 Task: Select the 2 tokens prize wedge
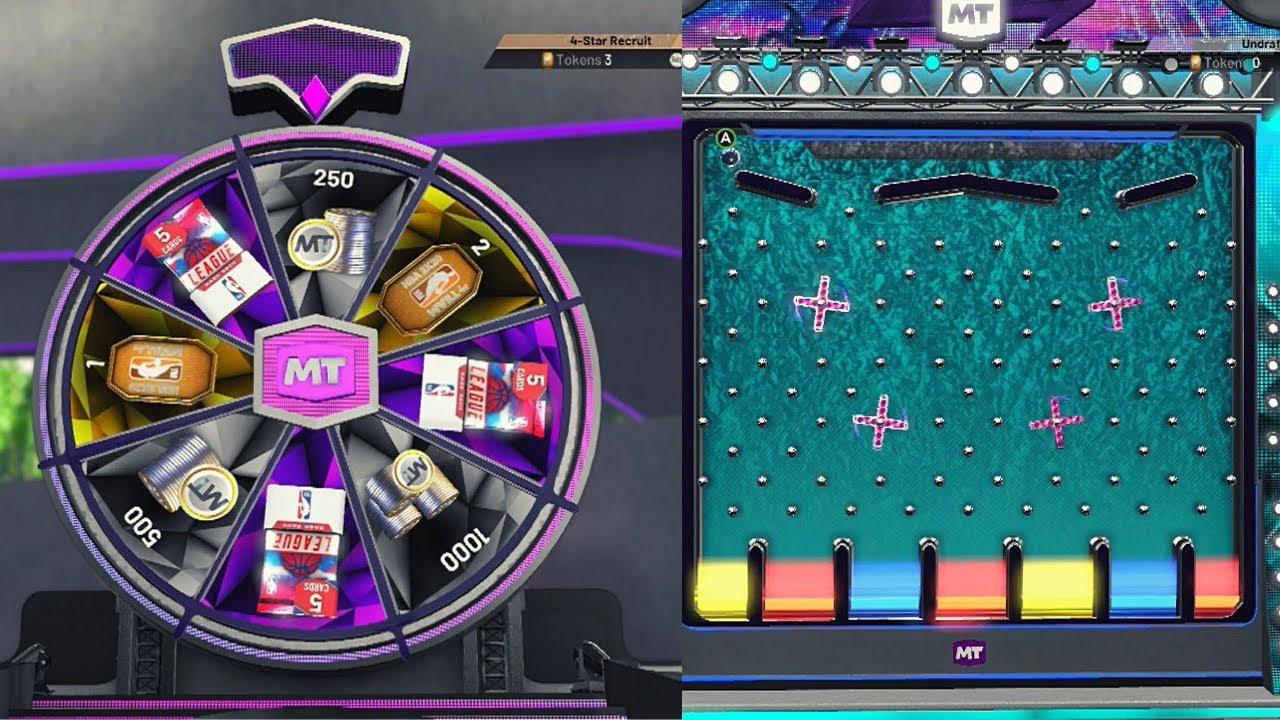438,282
